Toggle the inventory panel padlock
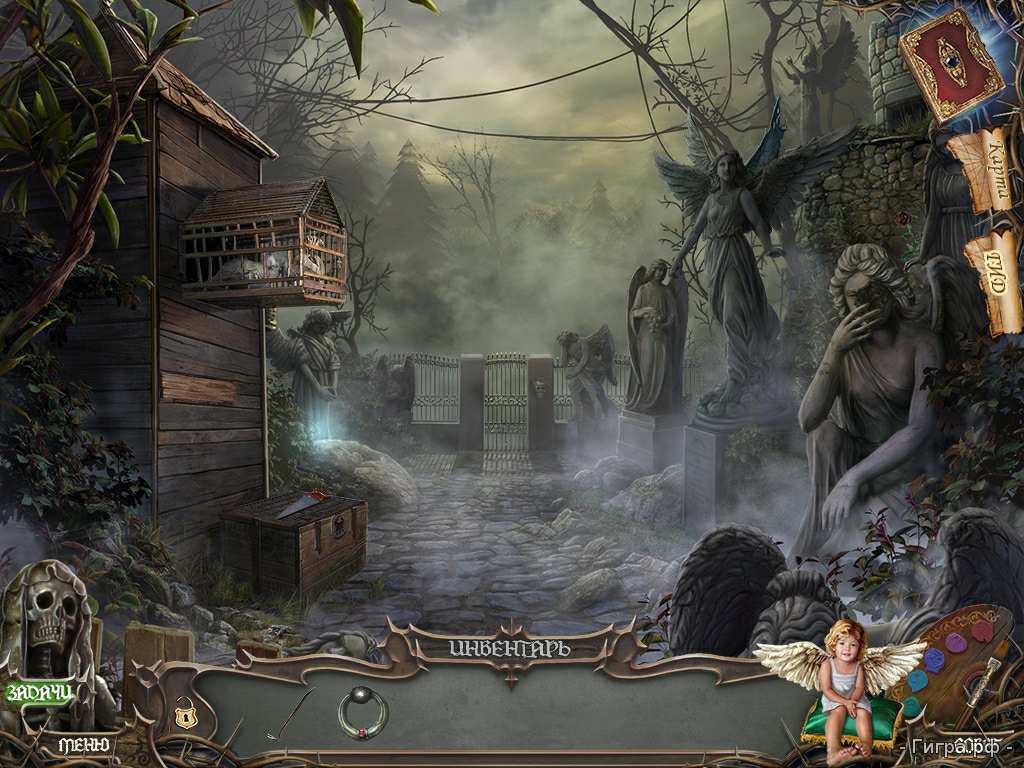The height and width of the screenshot is (768, 1024). pos(185,713)
